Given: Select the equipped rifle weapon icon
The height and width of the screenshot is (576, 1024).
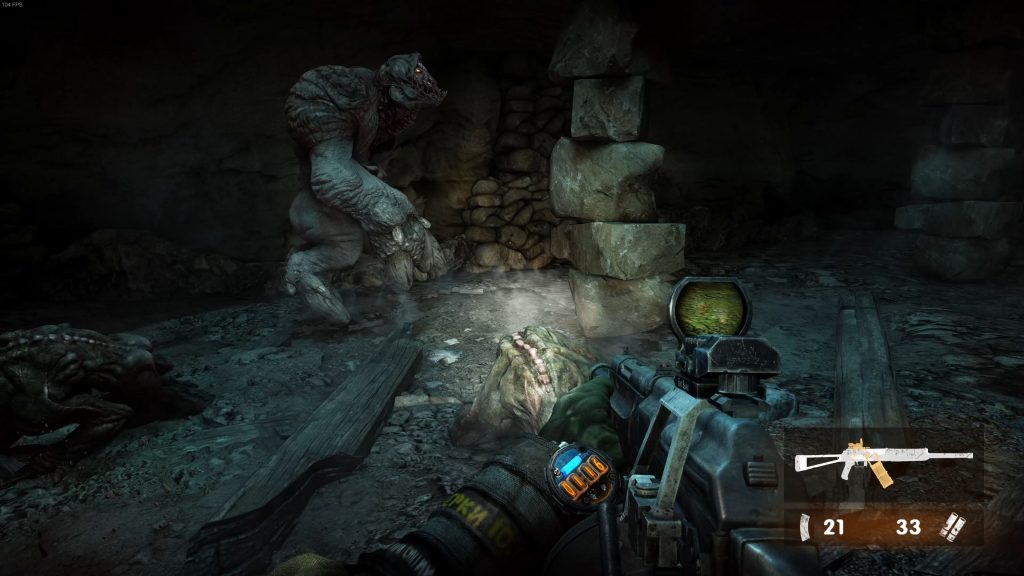Looking at the screenshot, I should 882,462.
